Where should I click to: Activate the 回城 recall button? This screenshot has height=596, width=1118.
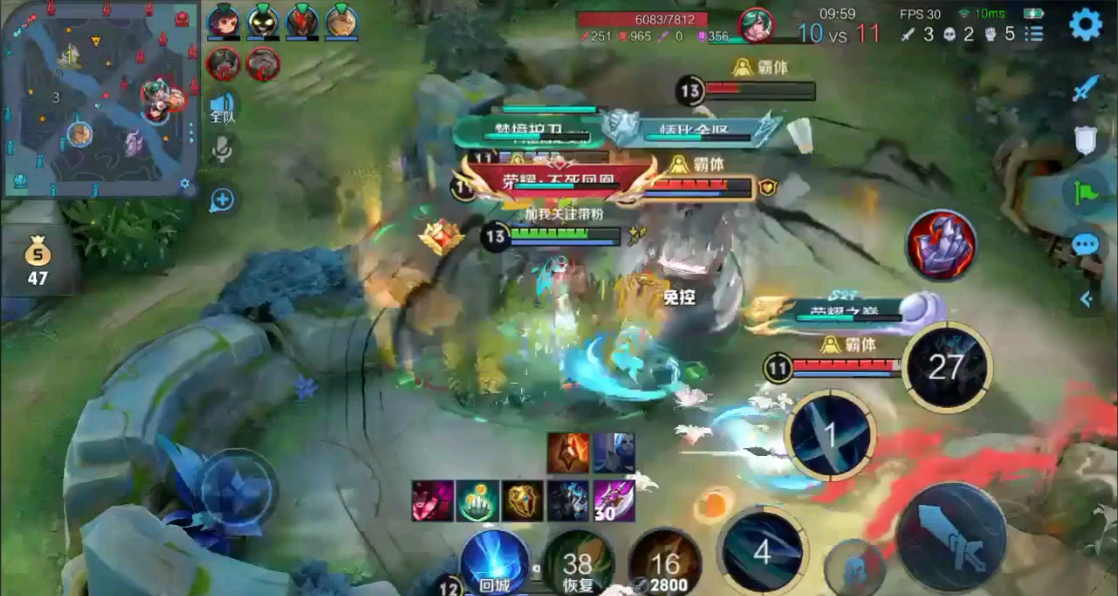coord(494,561)
